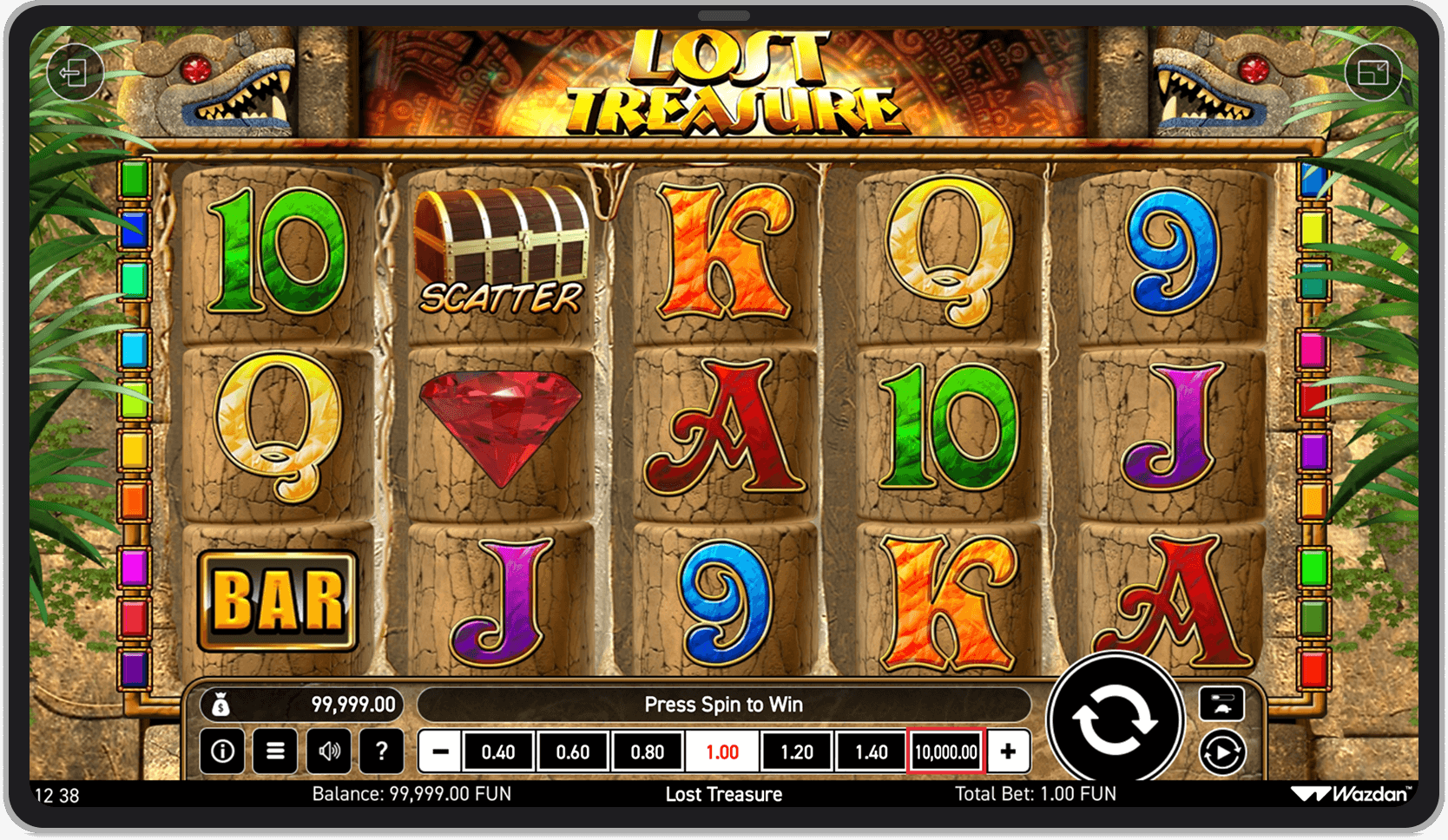Decrease the bet with the minus button
This screenshot has height=840, width=1448.
click(439, 751)
